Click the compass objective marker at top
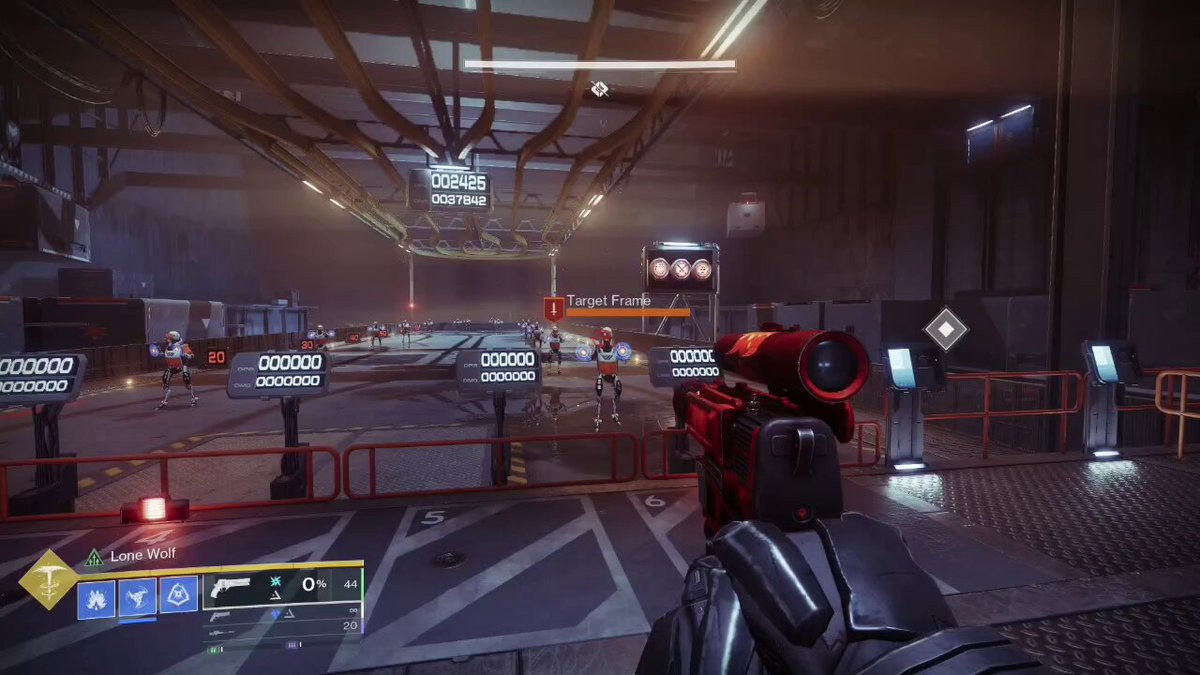 (x=599, y=90)
